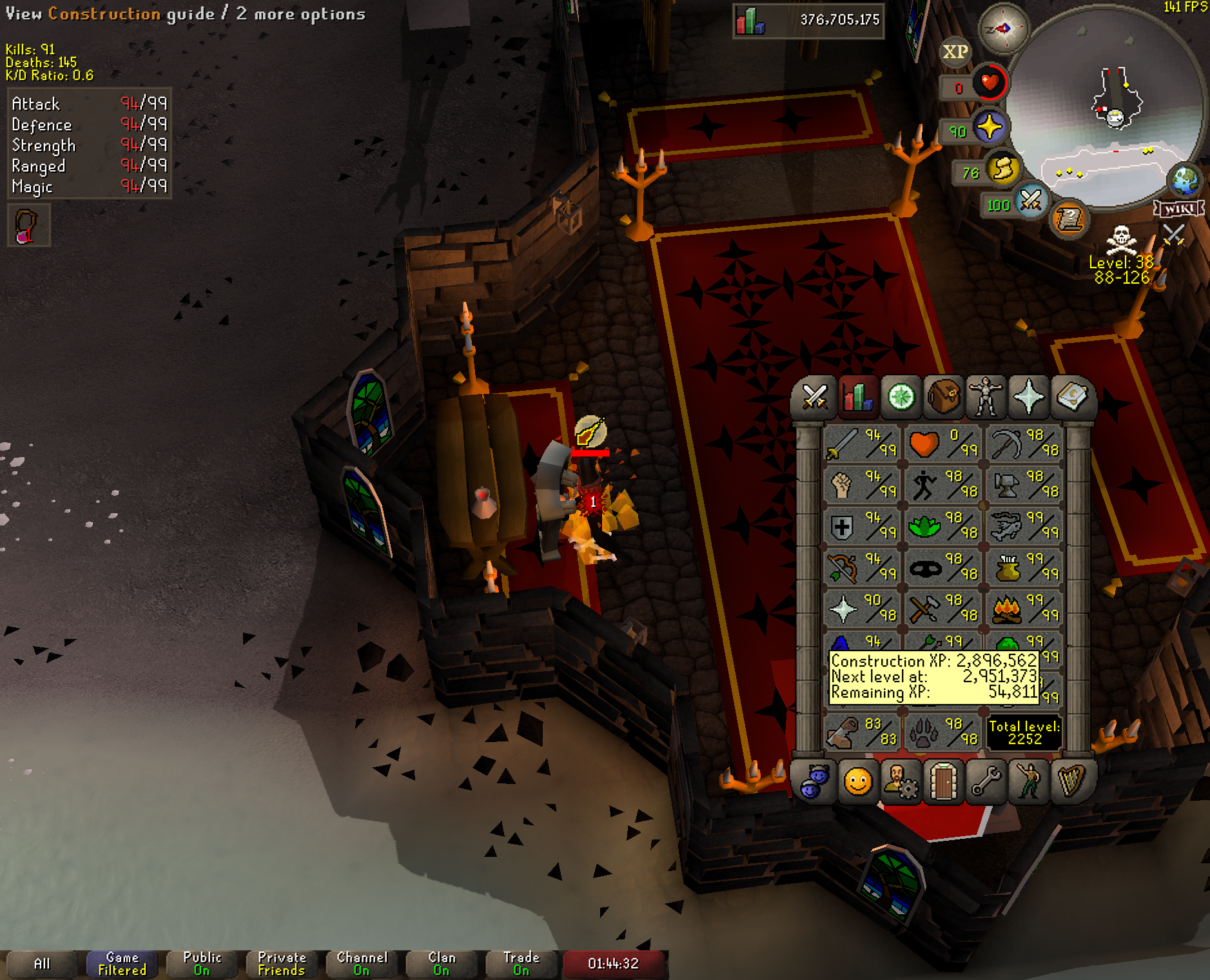Select the Game Filtered chat tab
This screenshot has width=1210, height=980.
(x=122, y=964)
